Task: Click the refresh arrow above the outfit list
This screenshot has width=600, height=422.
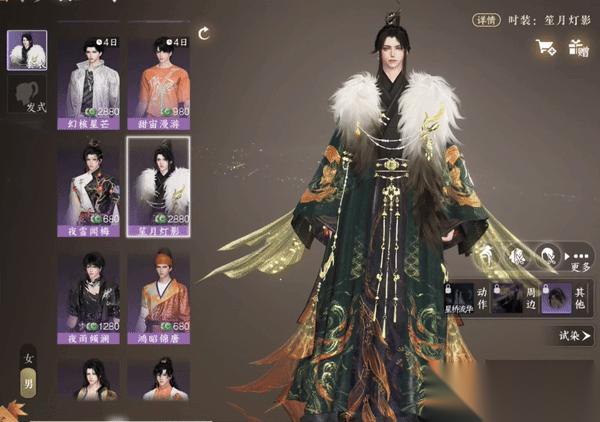Action: click(204, 34)
